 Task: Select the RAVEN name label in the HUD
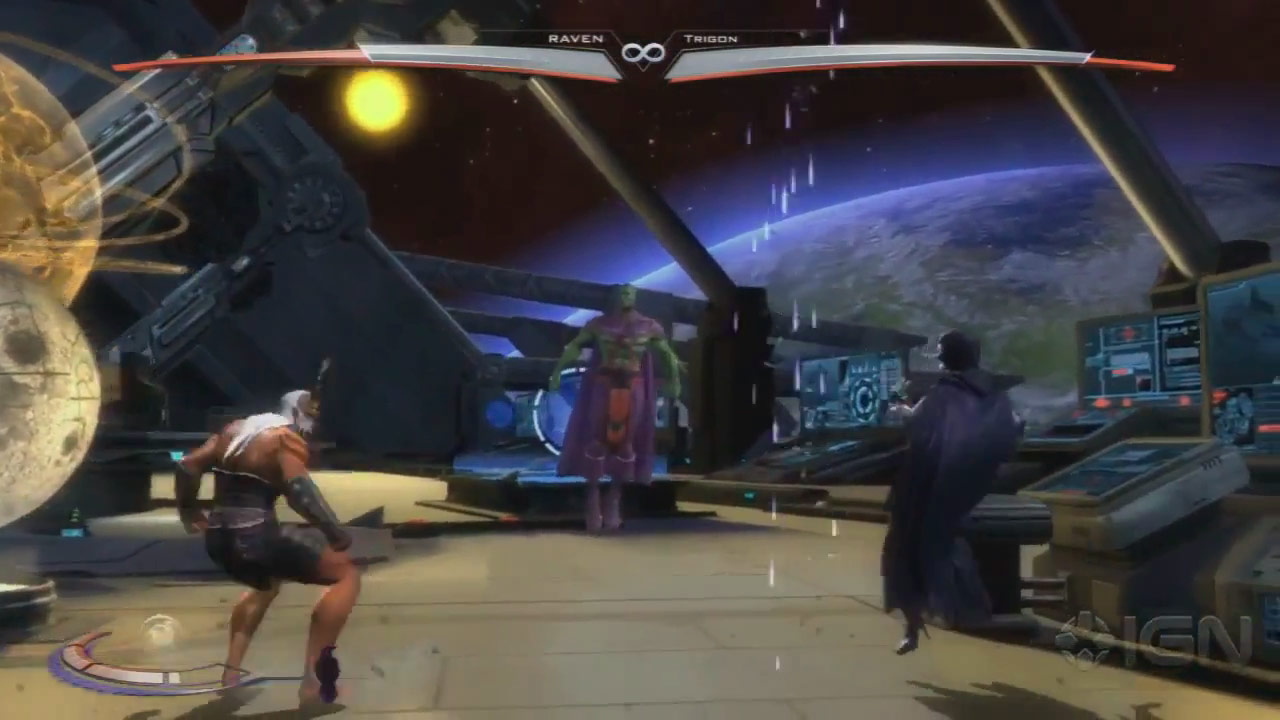tap(575, 38)
